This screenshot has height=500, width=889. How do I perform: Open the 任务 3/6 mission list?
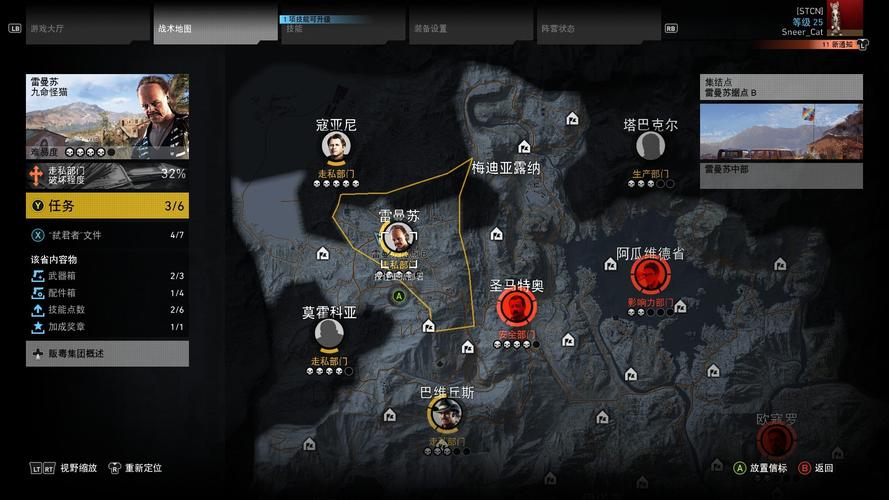[x=107, y=206]
